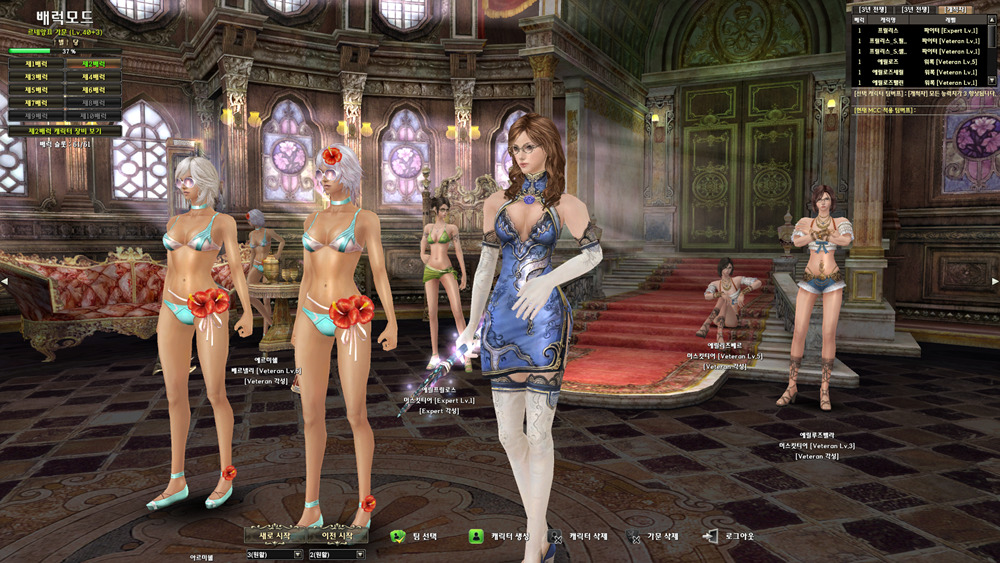The height and width of the screenshot is (563, 1000).
Task: Open the 2(원활) channel dropdown
Action: 337,554
